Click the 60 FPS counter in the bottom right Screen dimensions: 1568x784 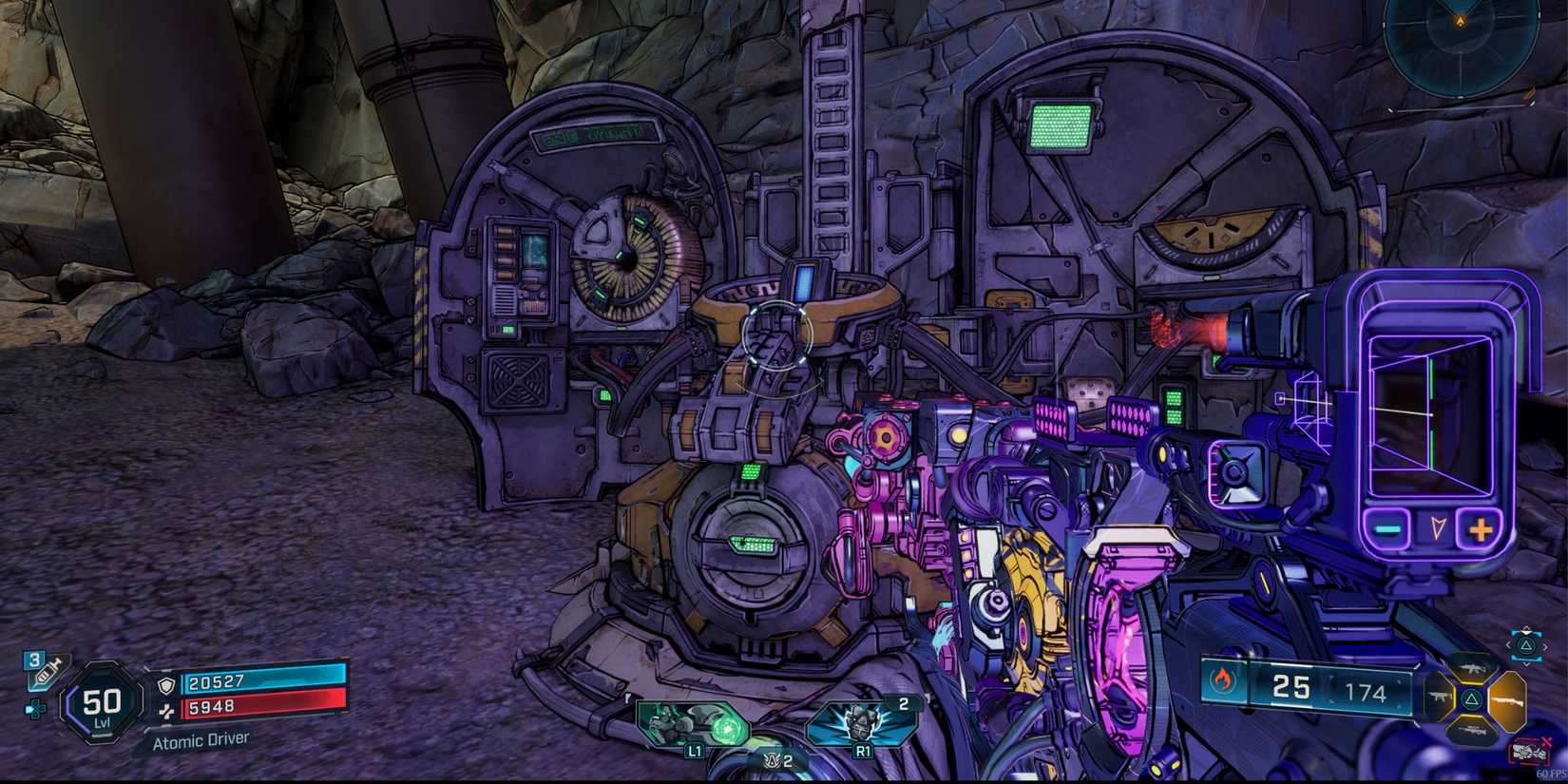pyautogui.click(x=1551, y=774)
